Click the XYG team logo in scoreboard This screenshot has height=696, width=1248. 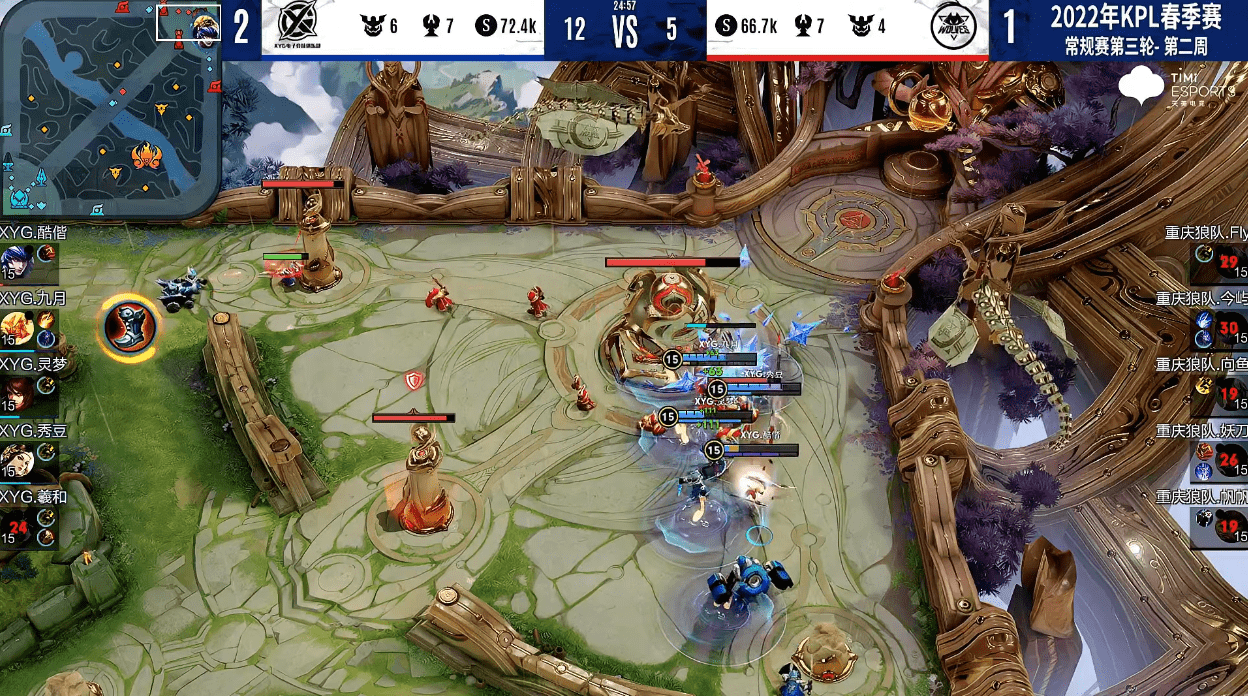click(297, 27)
